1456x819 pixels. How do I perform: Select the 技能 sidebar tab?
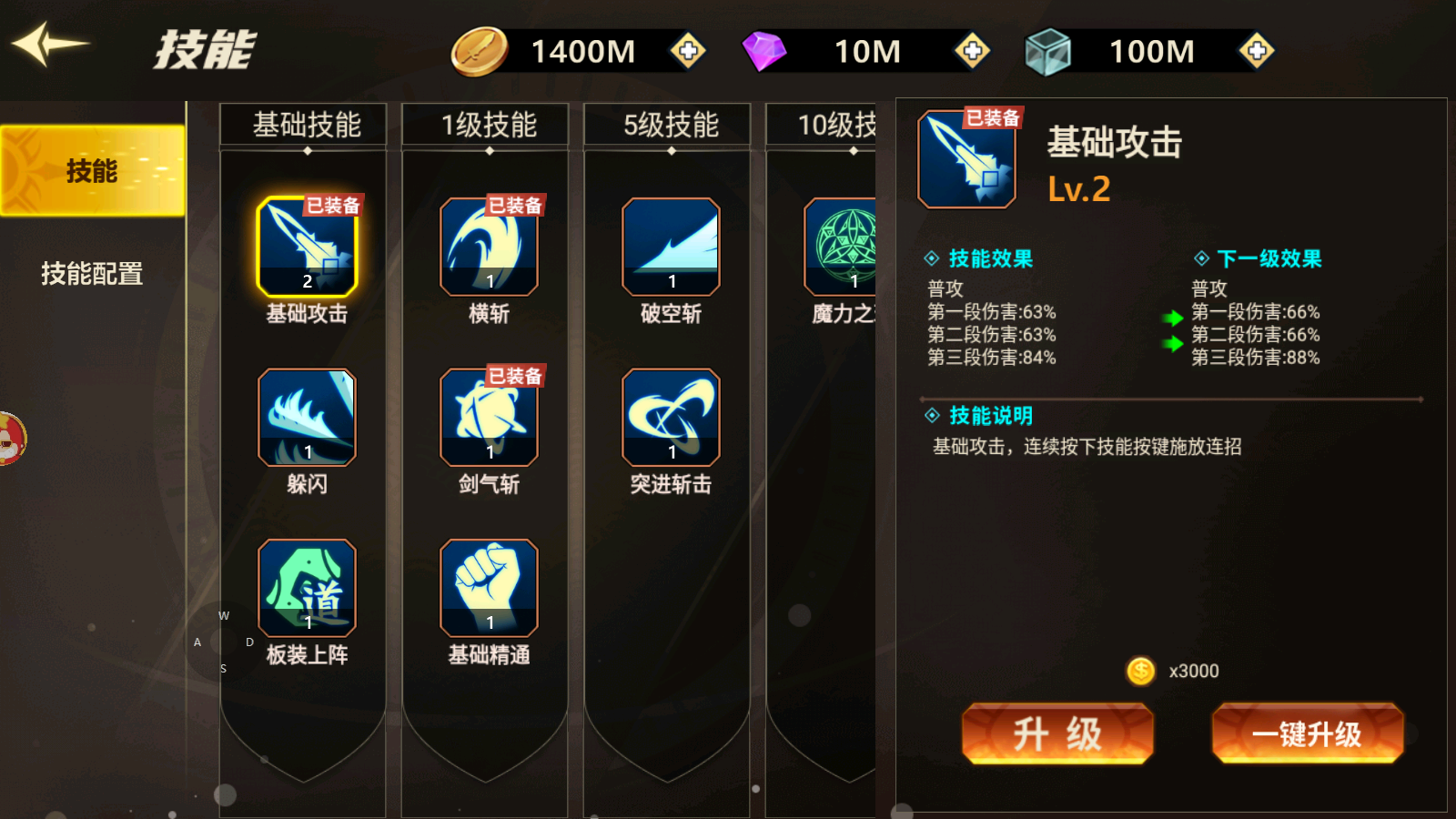pos(91,168)
